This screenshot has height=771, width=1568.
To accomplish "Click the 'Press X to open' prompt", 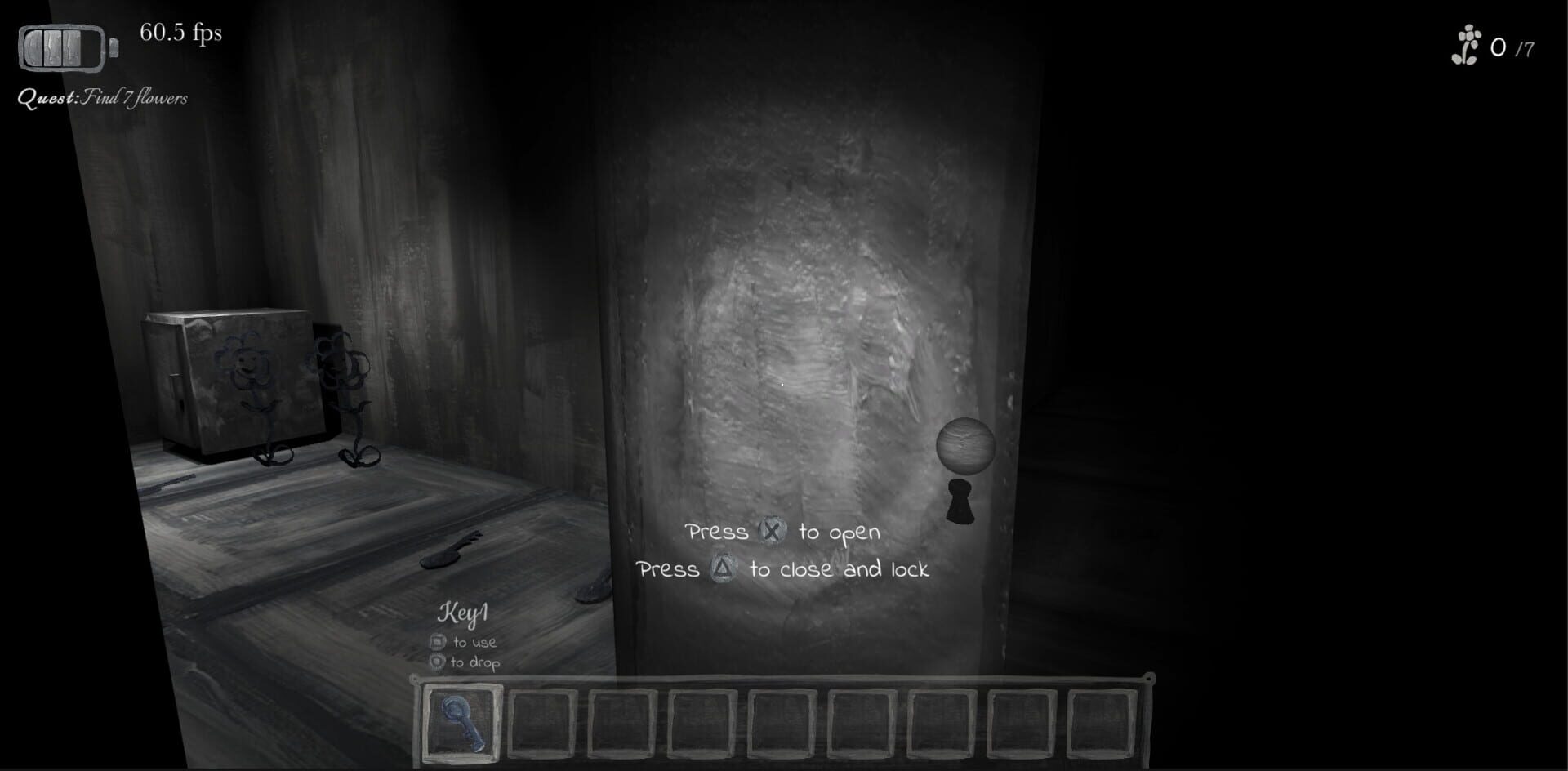I will pos(782,533).
